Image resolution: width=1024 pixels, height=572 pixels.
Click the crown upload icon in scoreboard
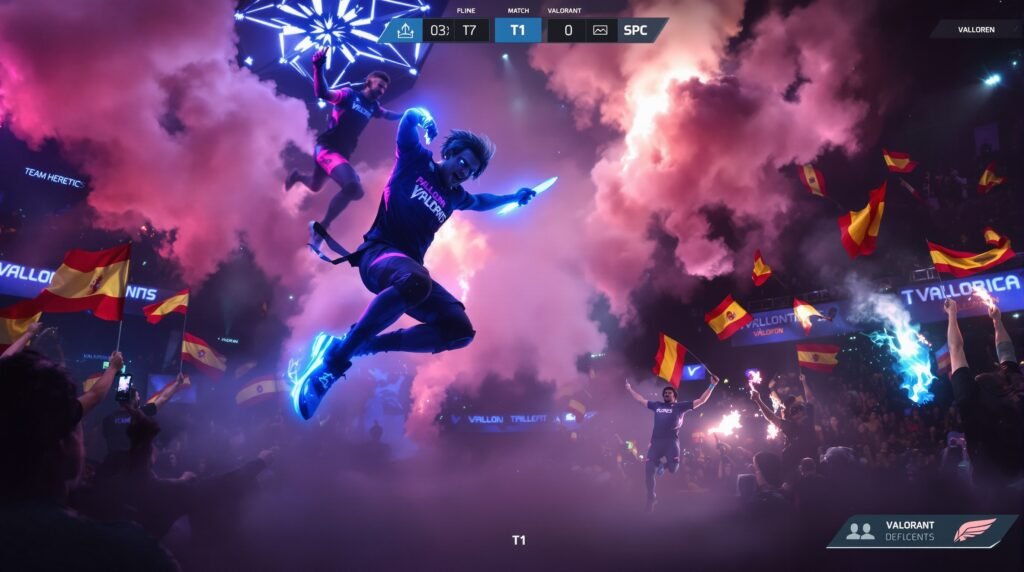tap(405, 30)
